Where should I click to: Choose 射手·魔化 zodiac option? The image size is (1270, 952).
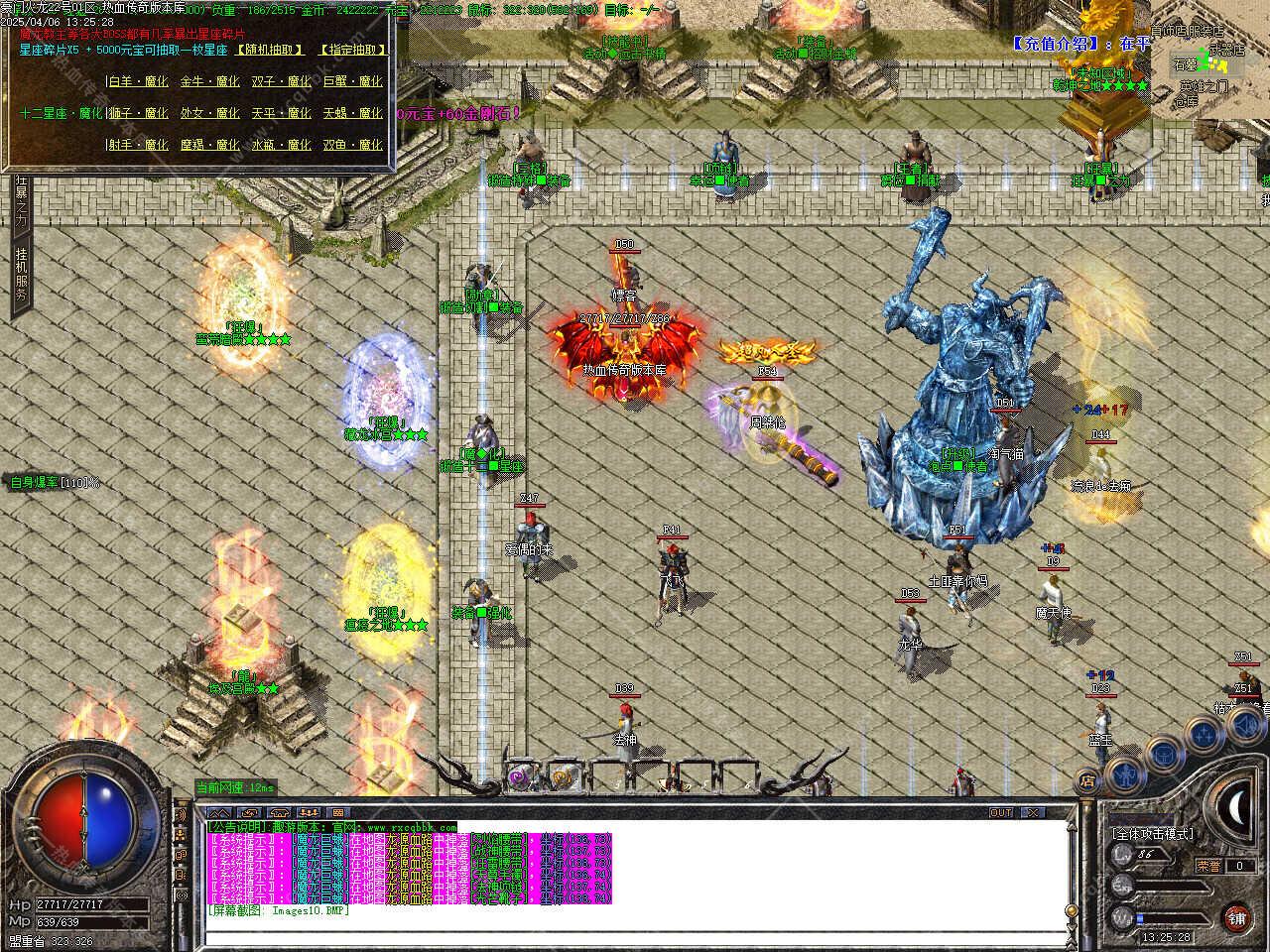(x=138, y=146)
